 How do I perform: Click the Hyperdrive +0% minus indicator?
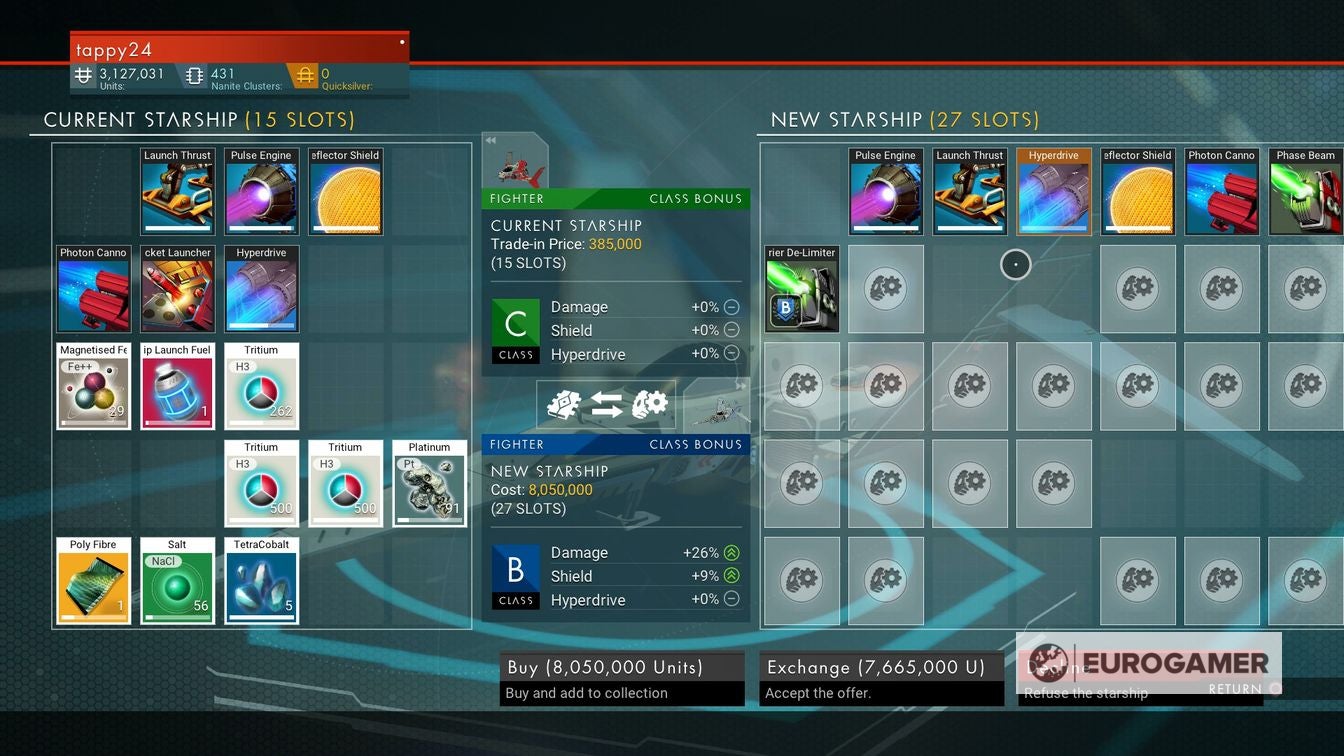(x=731, y=354)
